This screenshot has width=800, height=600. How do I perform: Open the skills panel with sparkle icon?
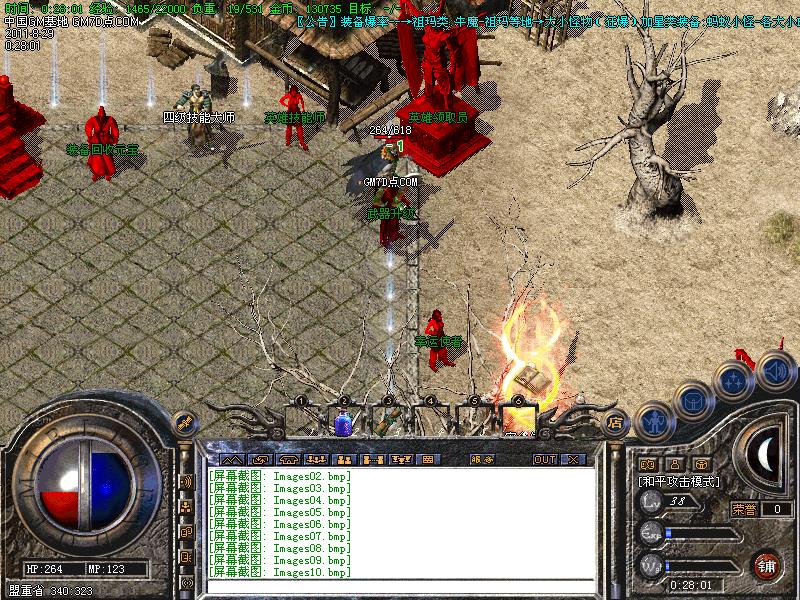click(x=735, y=381)
